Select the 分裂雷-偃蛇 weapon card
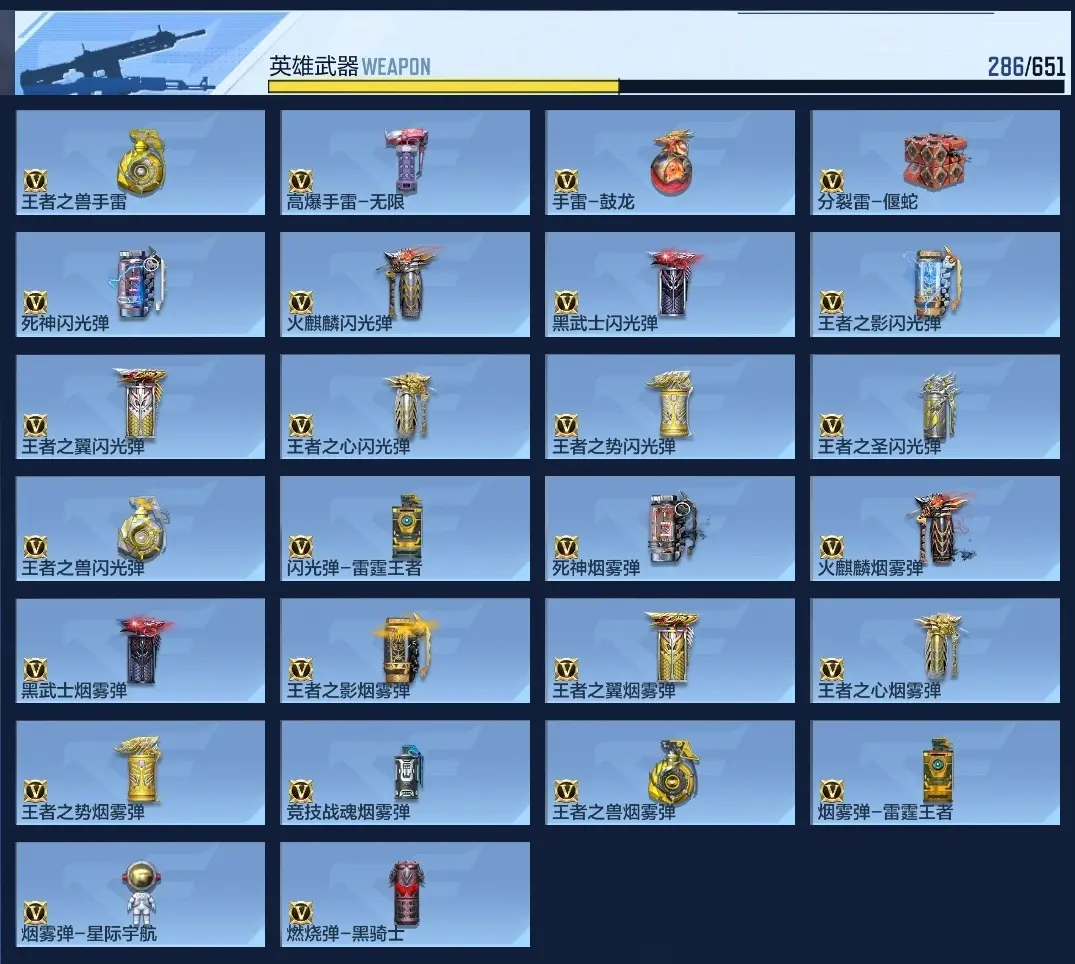Image resolution: width=1075 pixels, height=964 pixels. [x=935, y=162]
